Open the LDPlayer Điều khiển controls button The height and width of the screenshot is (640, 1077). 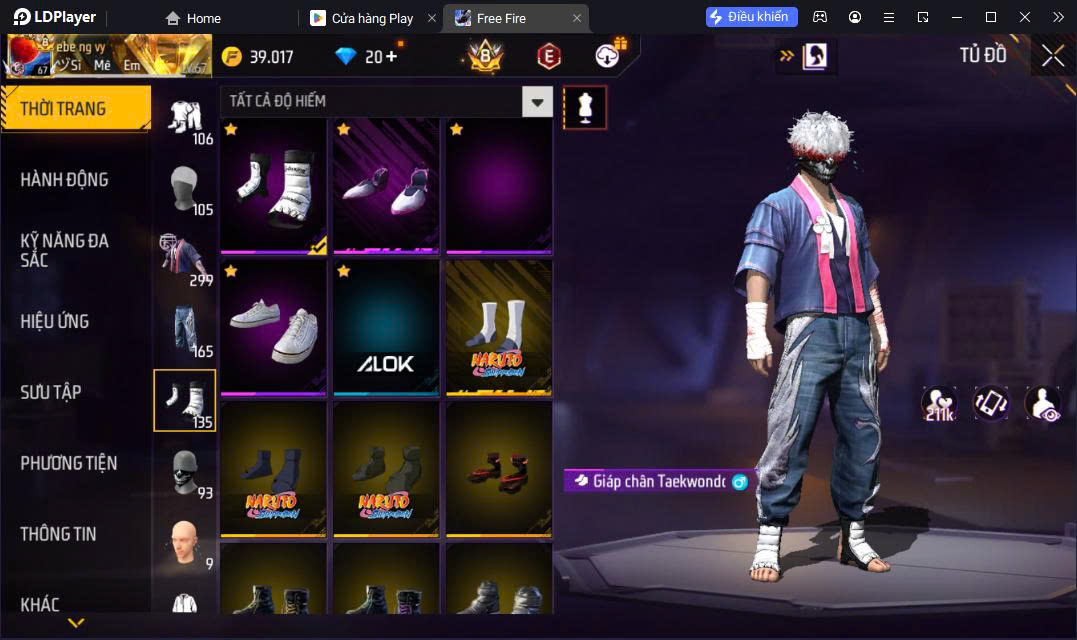[752, 17]
